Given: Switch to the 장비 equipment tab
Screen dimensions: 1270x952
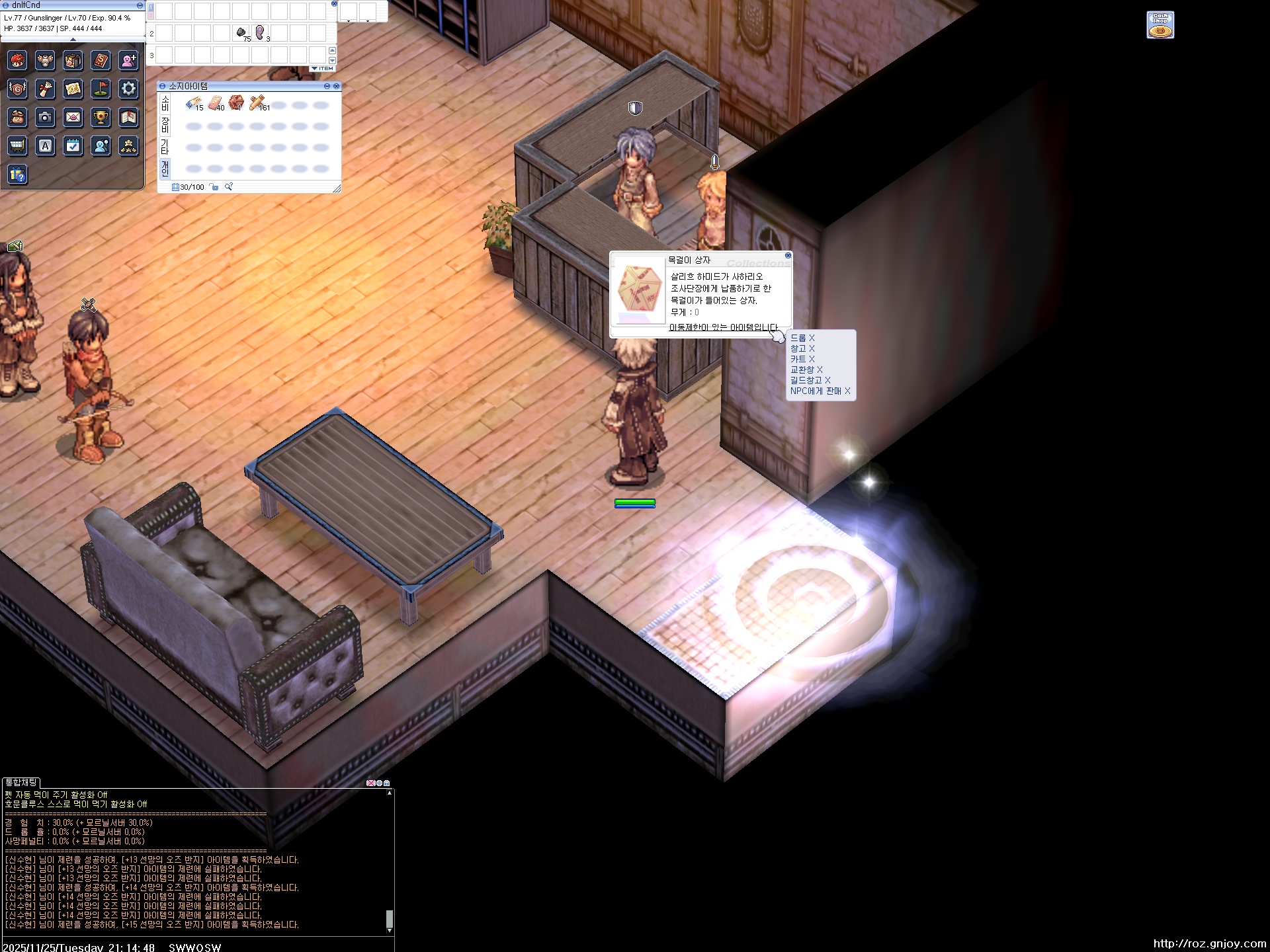Looking at the screenshot, I should [165, 124].
